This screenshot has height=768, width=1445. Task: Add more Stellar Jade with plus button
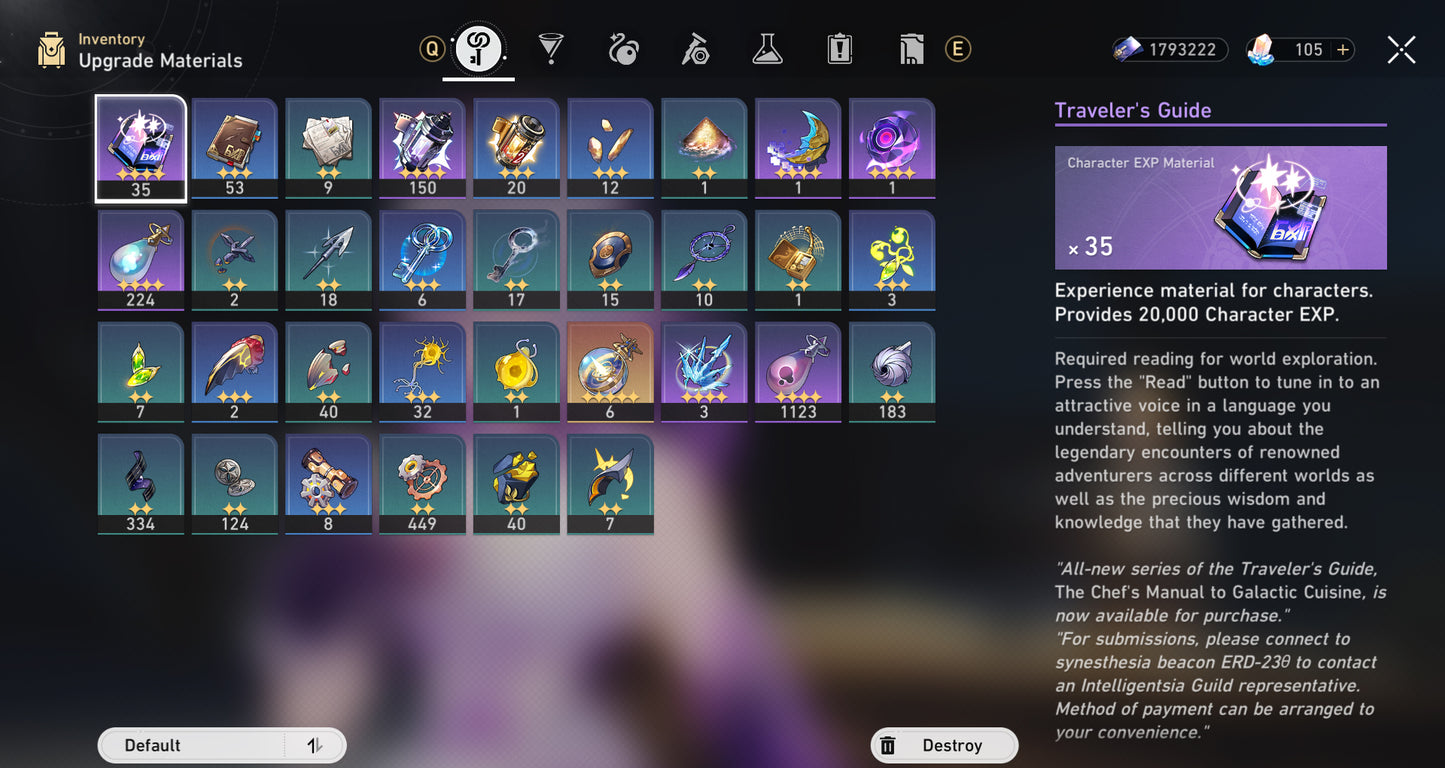point(1342,50)
